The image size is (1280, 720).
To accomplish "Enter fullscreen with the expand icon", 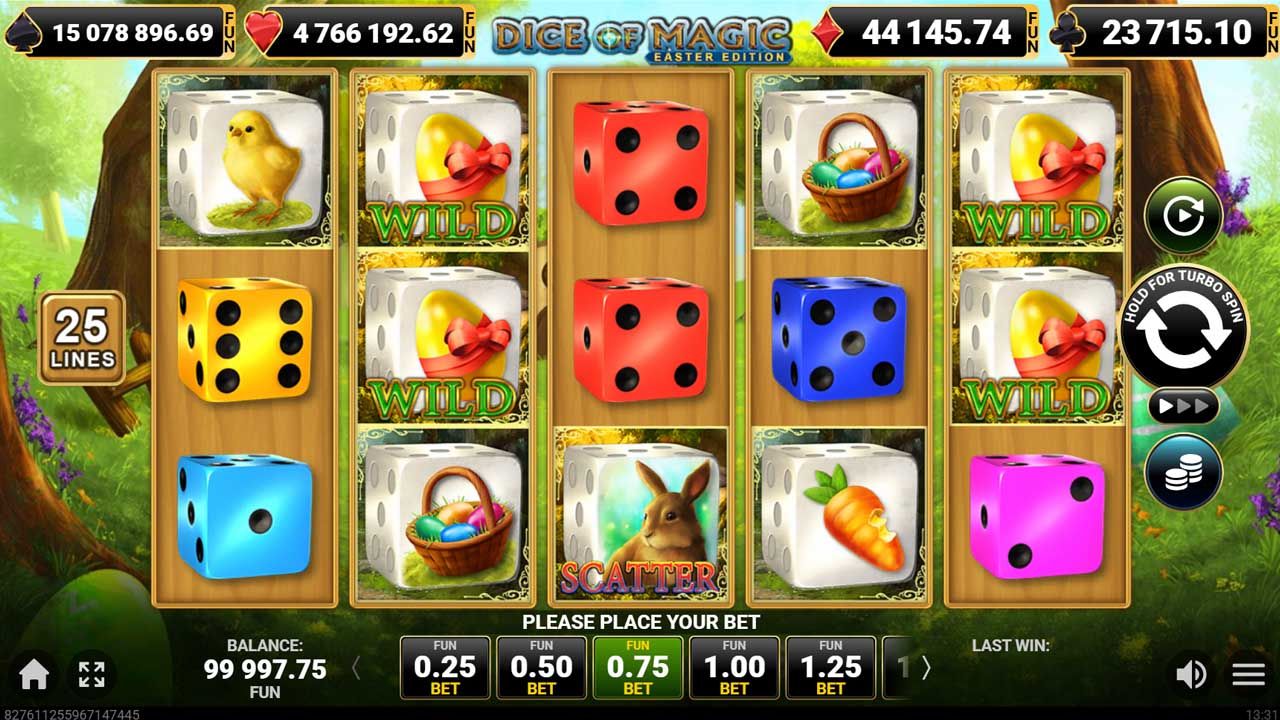I will 93,672.
